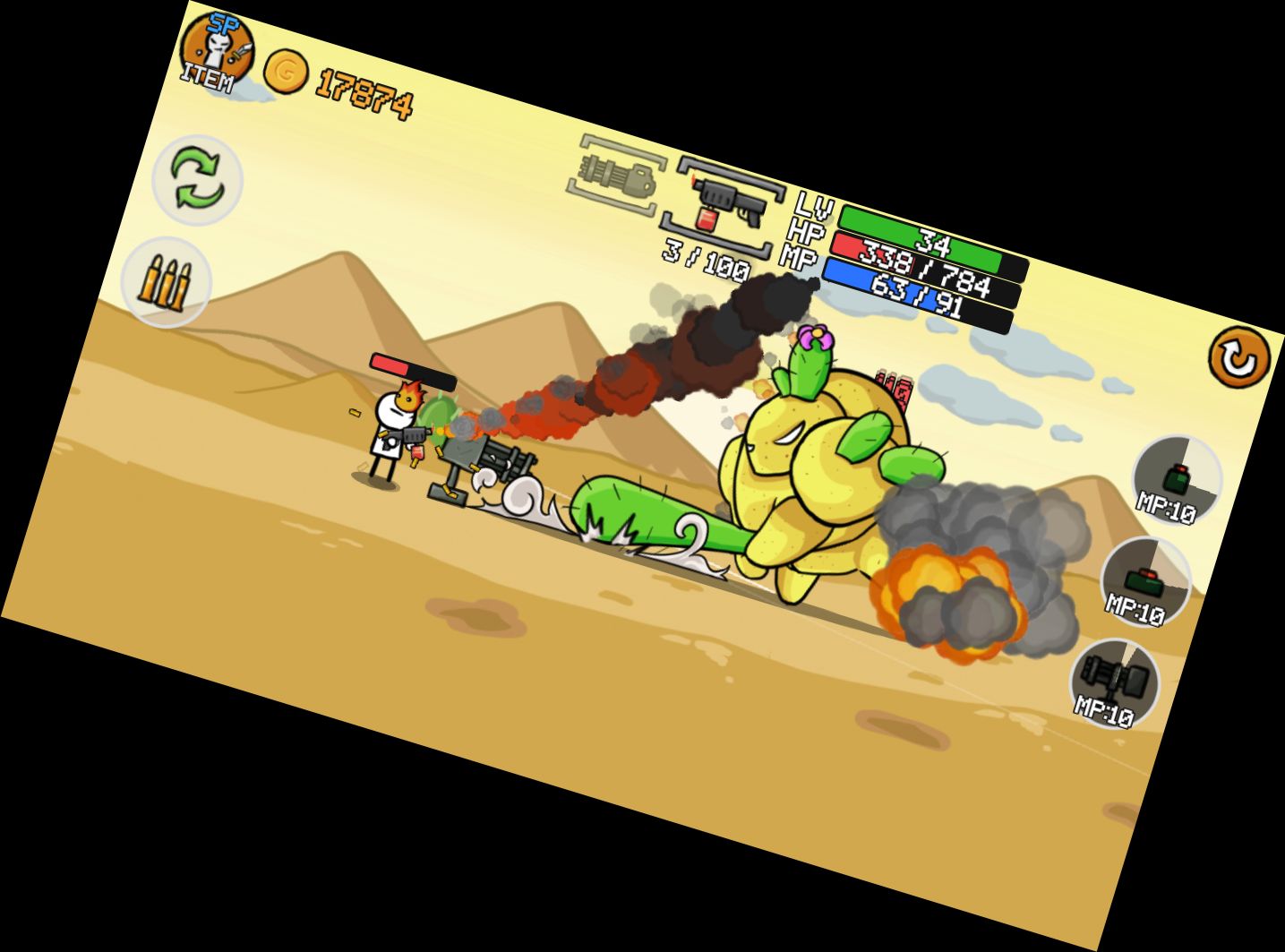Image resolution: width=1285 pixels, height=952 pixels.
Task: Tap the green swap arrows button
Action: tap(198, 179)
